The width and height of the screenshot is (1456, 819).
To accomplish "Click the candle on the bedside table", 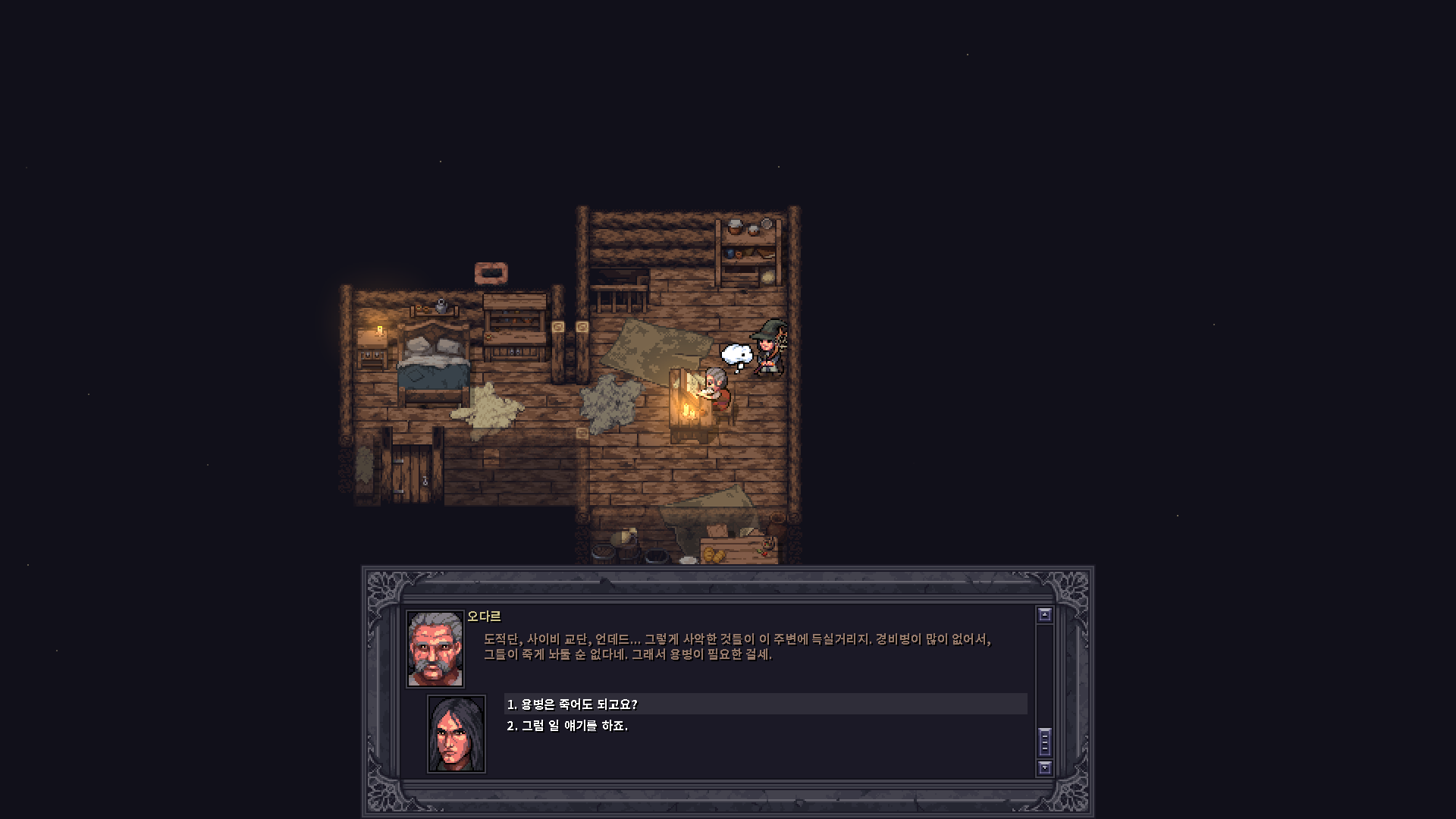I will pyautogui.click(x=378, y=331).
